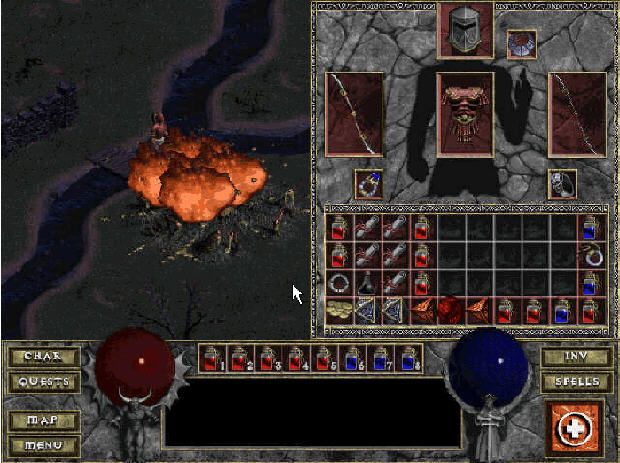Image resolution: width=620 pixels, height=463 pixels.
Task: Use the blue mana potion in belt slot 8
Action: (408, 359)
